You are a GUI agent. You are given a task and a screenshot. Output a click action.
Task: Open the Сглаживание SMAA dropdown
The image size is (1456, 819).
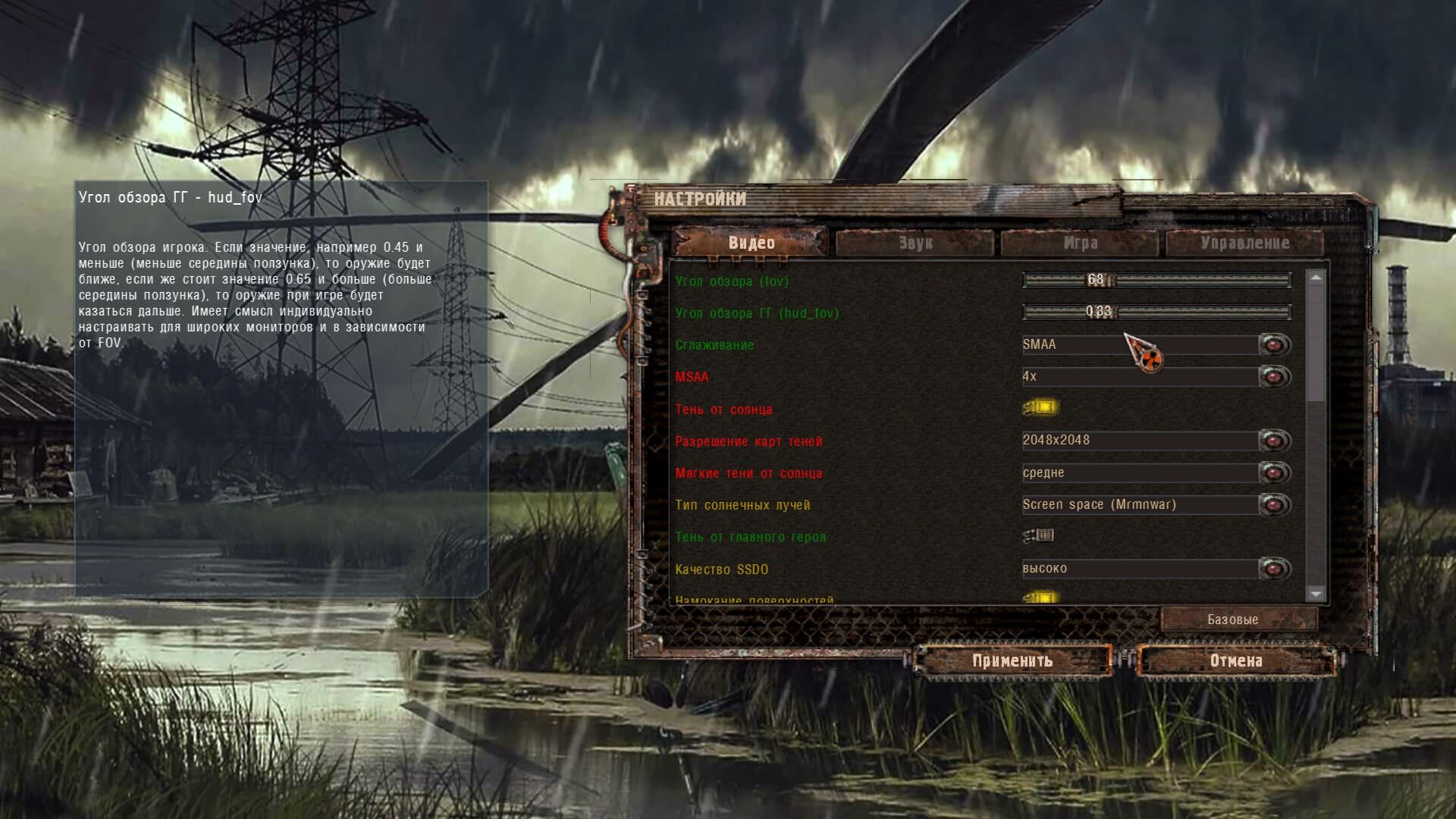pyautogui.click(x=1274, y=345)
